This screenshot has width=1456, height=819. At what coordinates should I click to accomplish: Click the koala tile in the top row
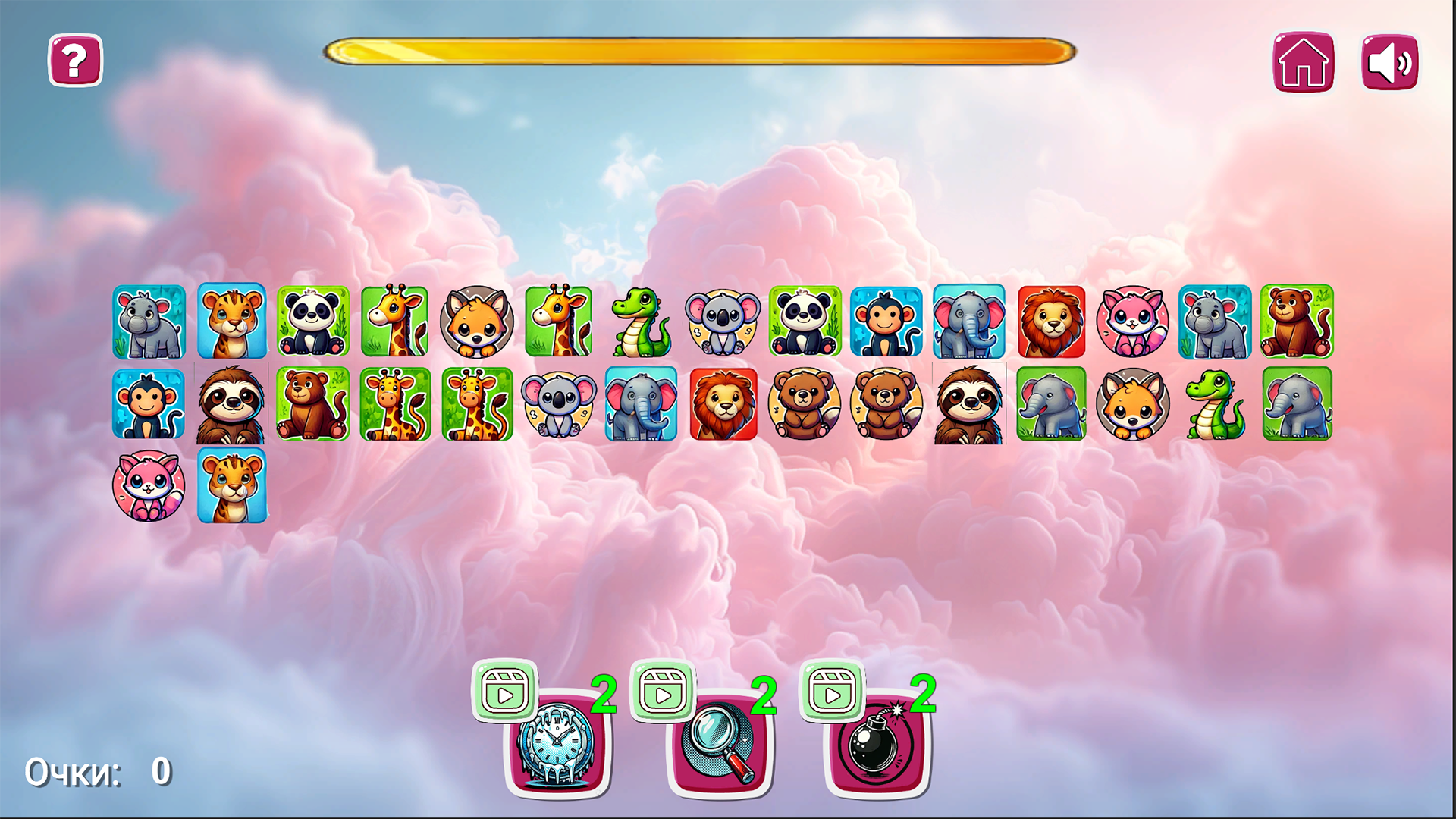tap(724, 322)
